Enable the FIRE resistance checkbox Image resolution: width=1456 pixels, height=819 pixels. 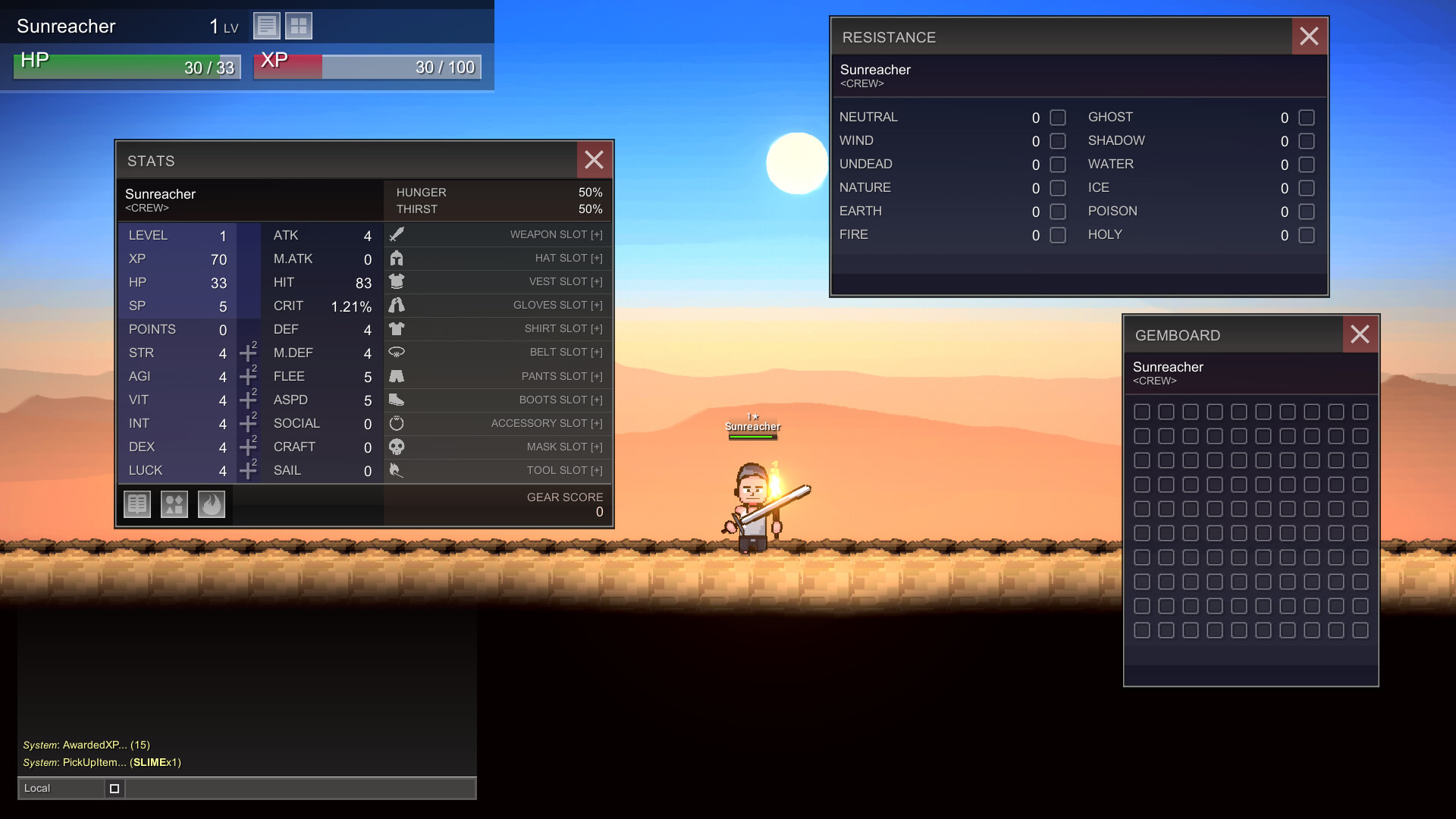[1056, 236]
